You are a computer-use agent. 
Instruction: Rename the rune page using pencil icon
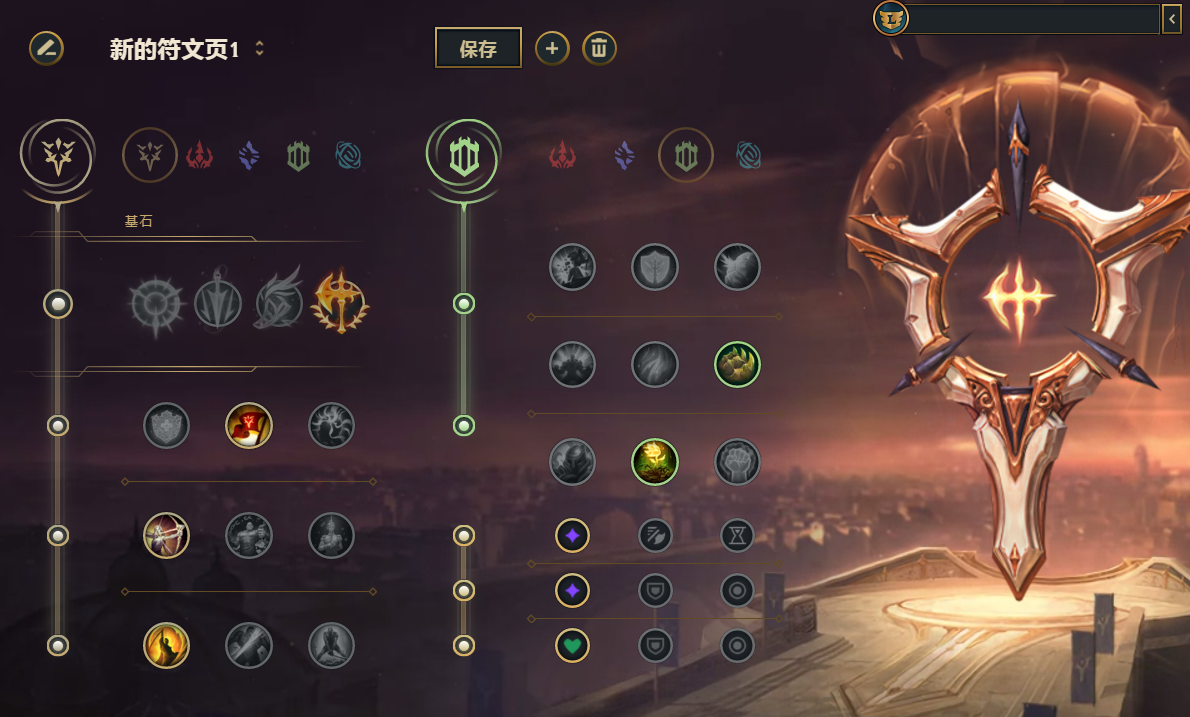(46, 48)
